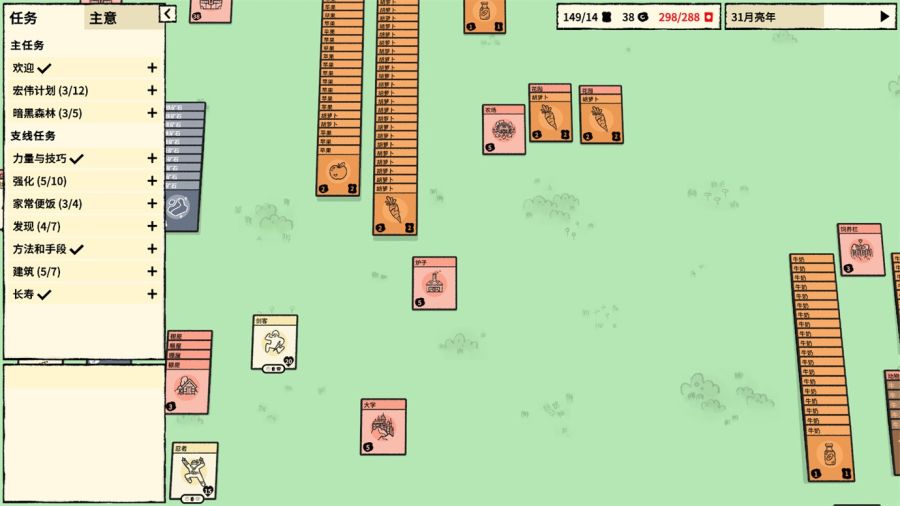The image size is (900, 506).
Task: Select the 饲养栏 animal pen card
Action: [860, 250]
